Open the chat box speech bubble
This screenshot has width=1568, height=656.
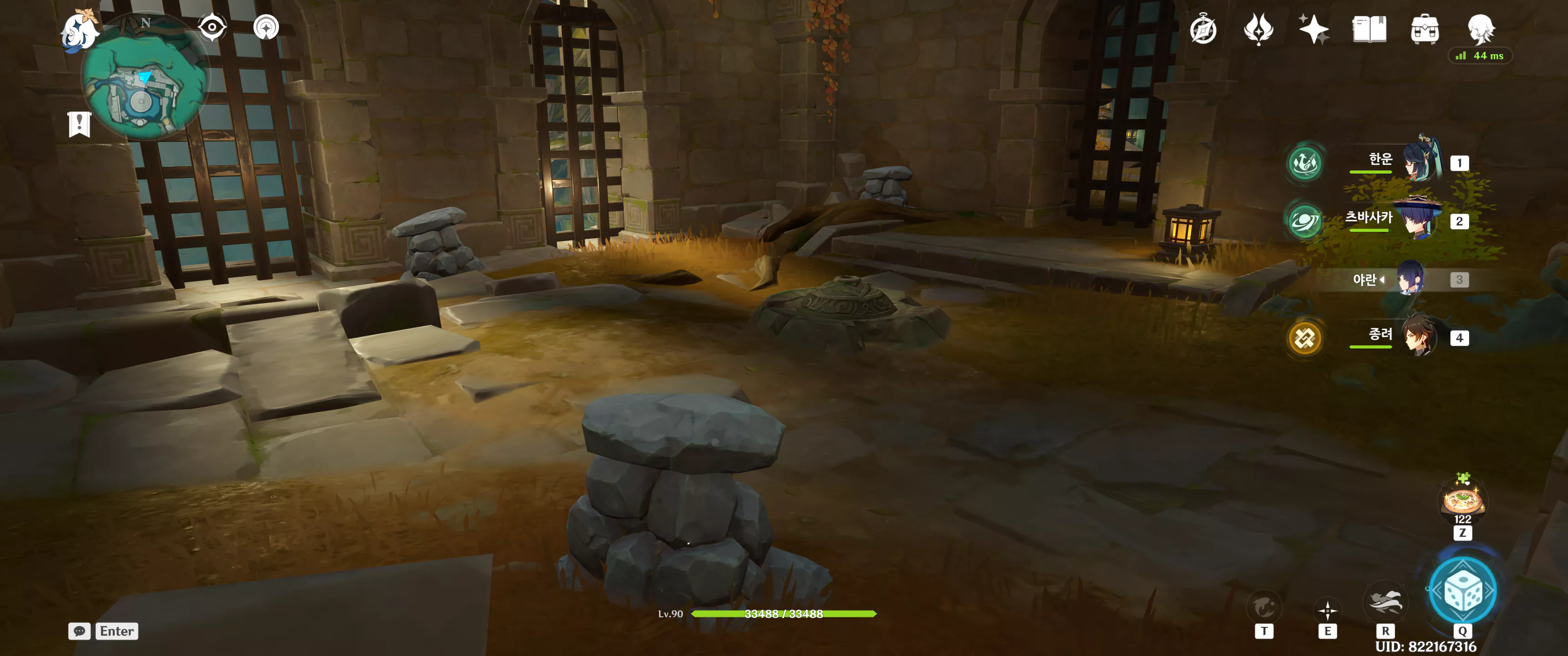[79, 631]
